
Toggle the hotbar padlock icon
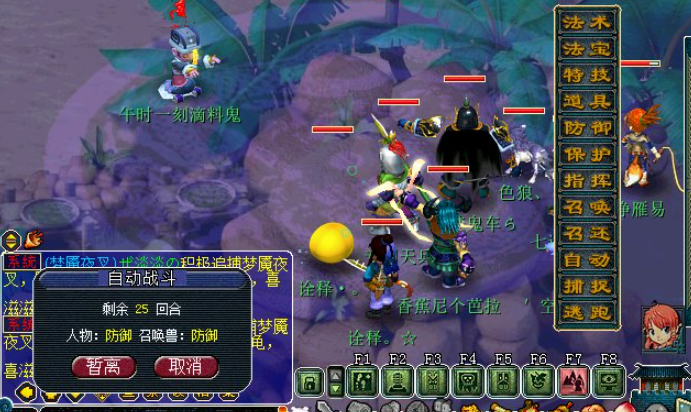pyautogui.click(x=311, y=381)
